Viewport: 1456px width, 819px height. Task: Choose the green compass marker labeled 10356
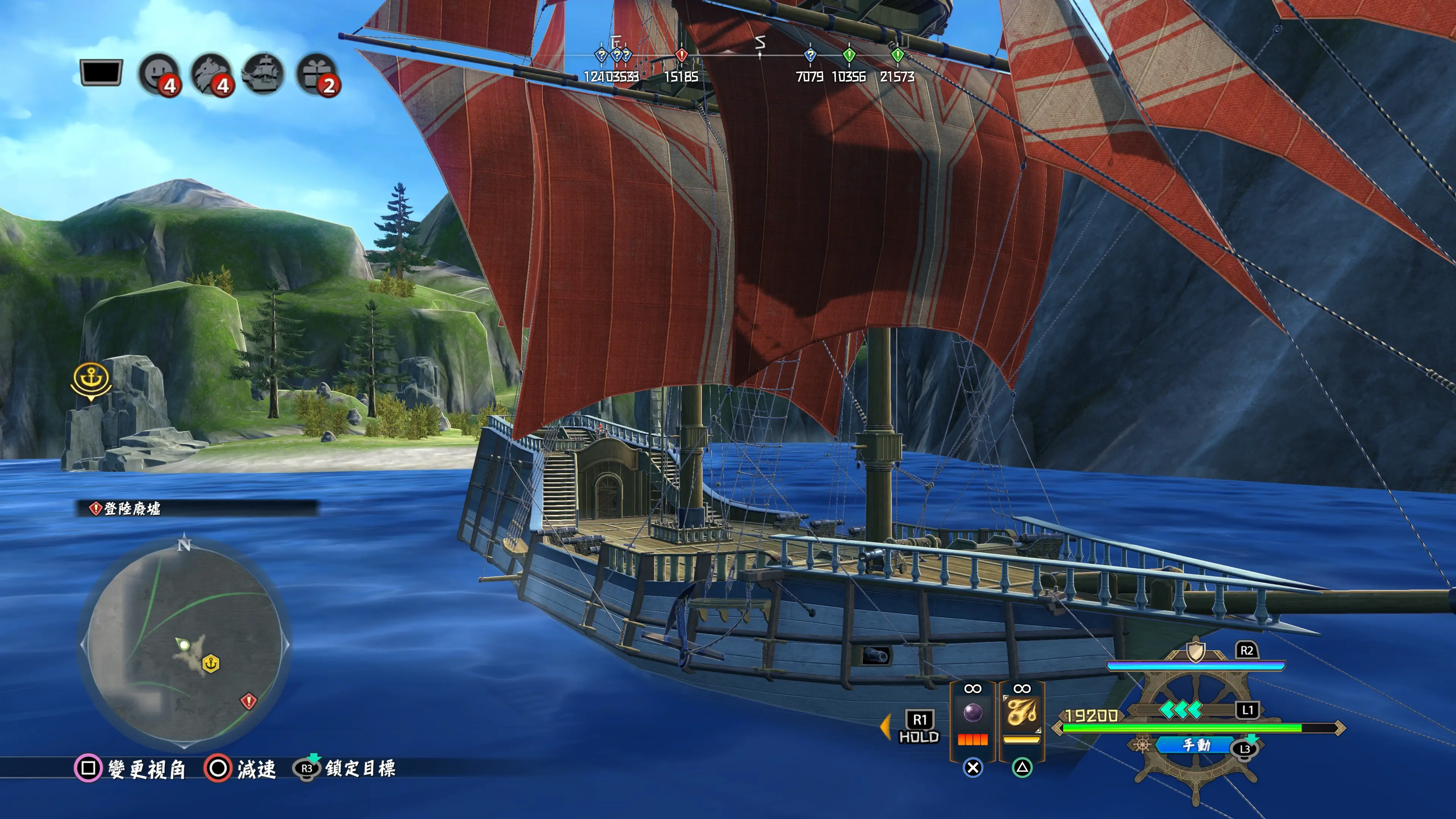click(x=849, y=55)
